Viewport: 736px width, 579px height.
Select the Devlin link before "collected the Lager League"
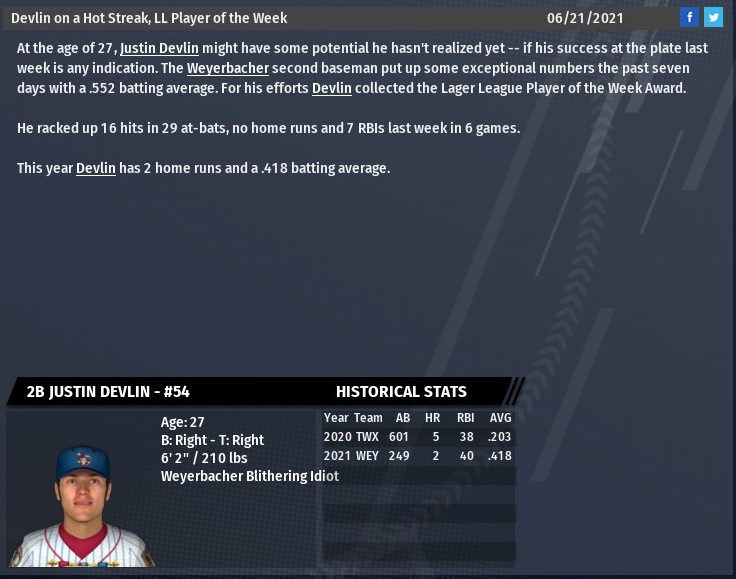[332, 89]
